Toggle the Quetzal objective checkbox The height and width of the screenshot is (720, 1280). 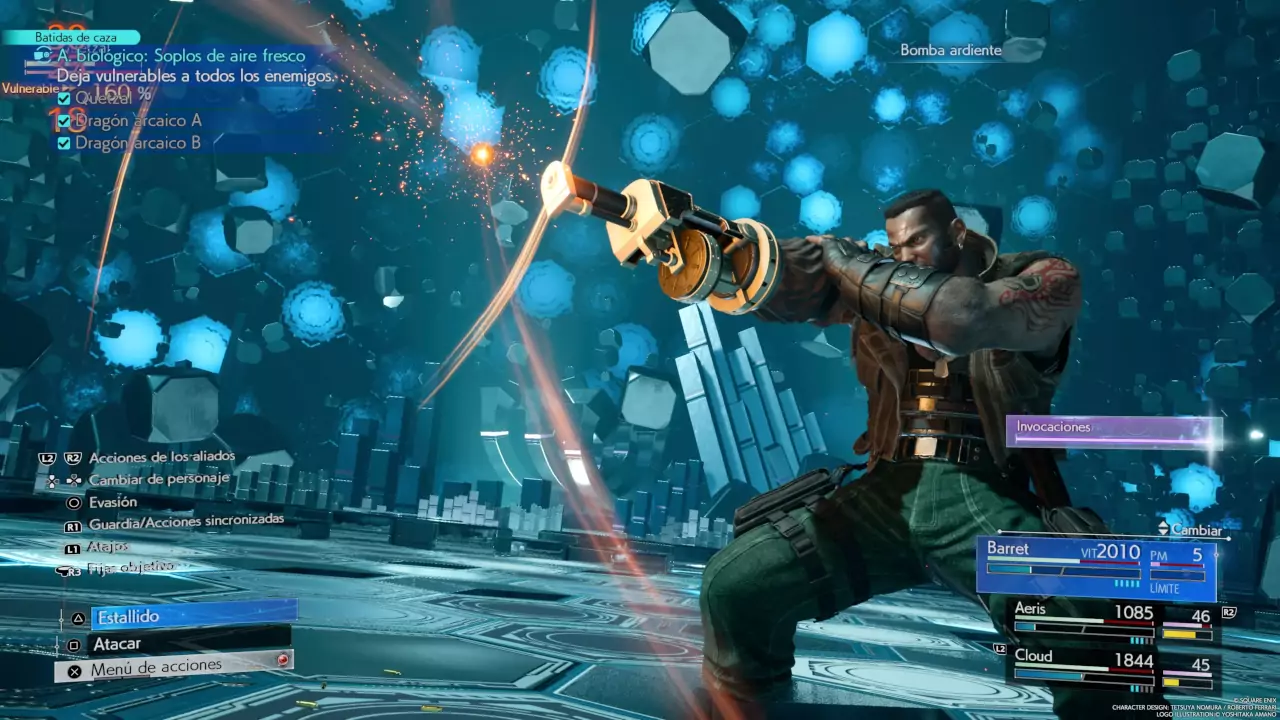point(64,98)
